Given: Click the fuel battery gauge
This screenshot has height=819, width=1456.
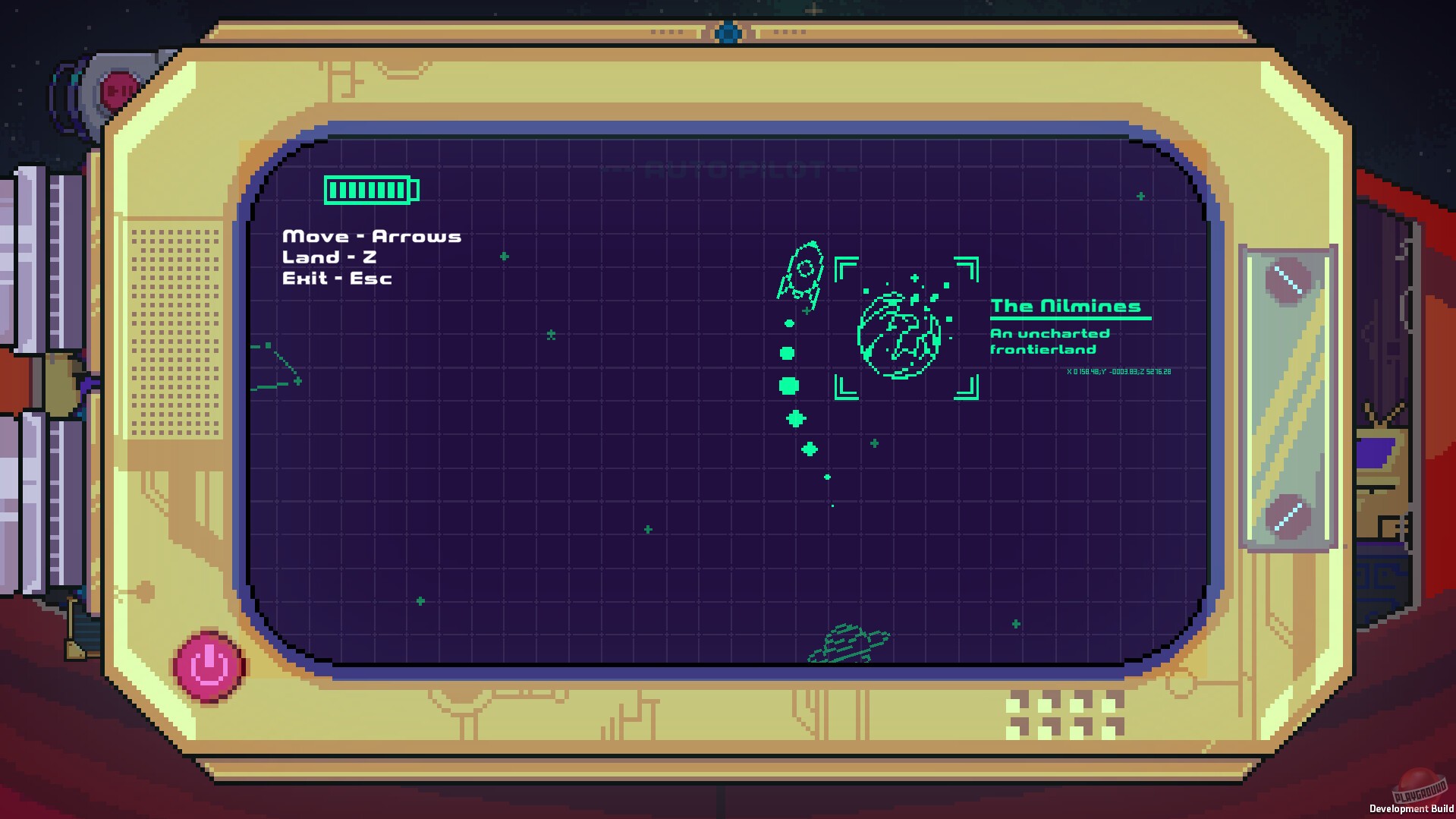Looking at the screenshot, I should pyautogui.click(x=371, y=191).
